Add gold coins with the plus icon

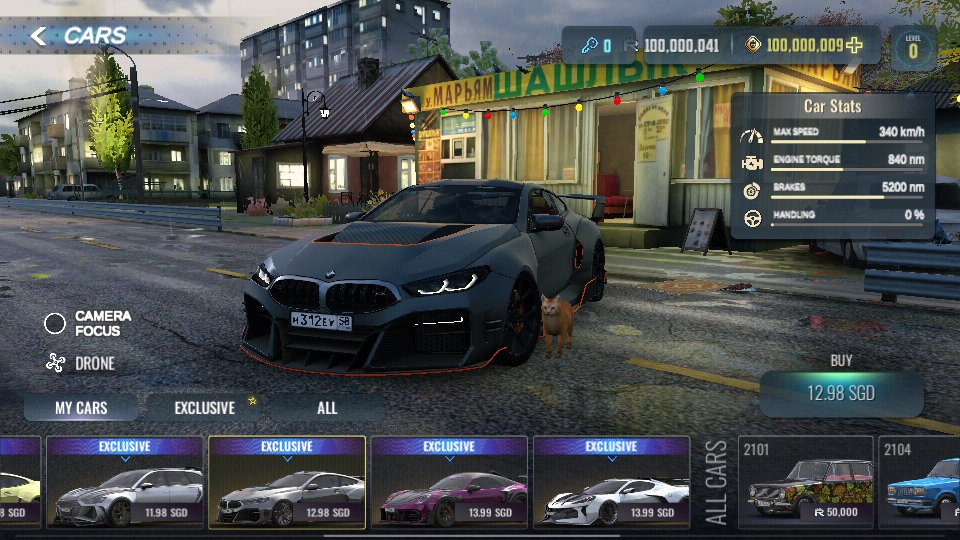click(x=854, y=45)
